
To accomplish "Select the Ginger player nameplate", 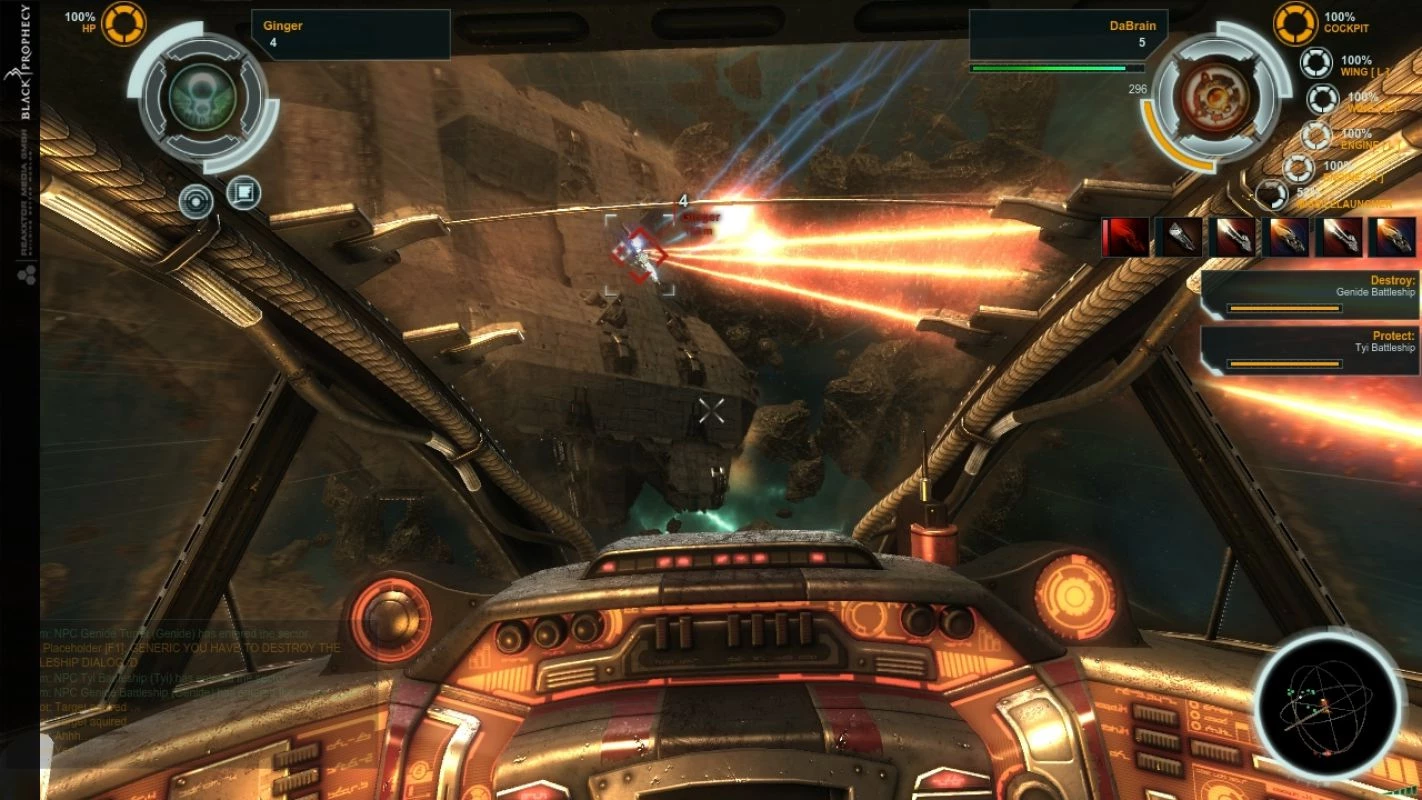I will point(350,34).
